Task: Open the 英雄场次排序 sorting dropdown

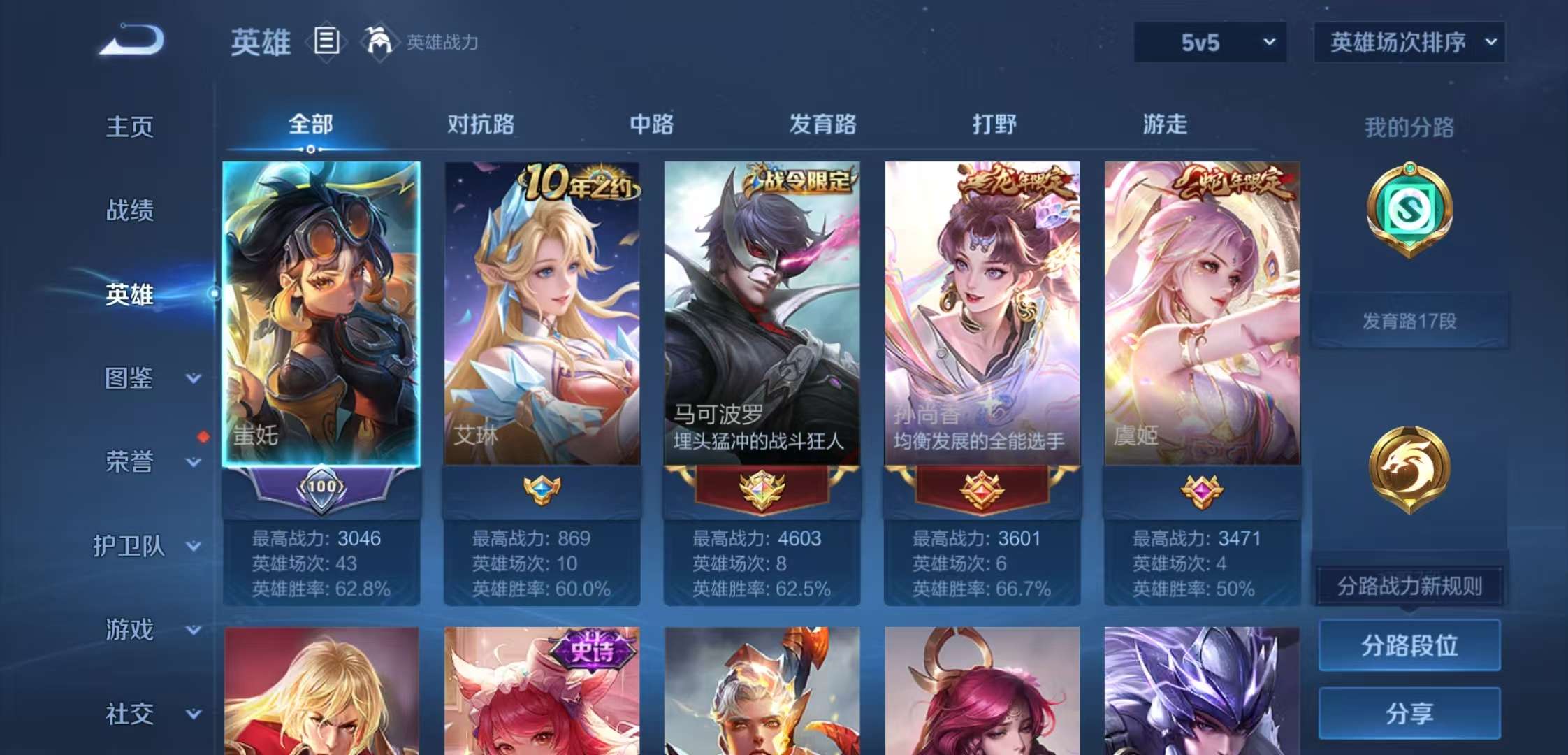Action: (x=1409, y=42)
